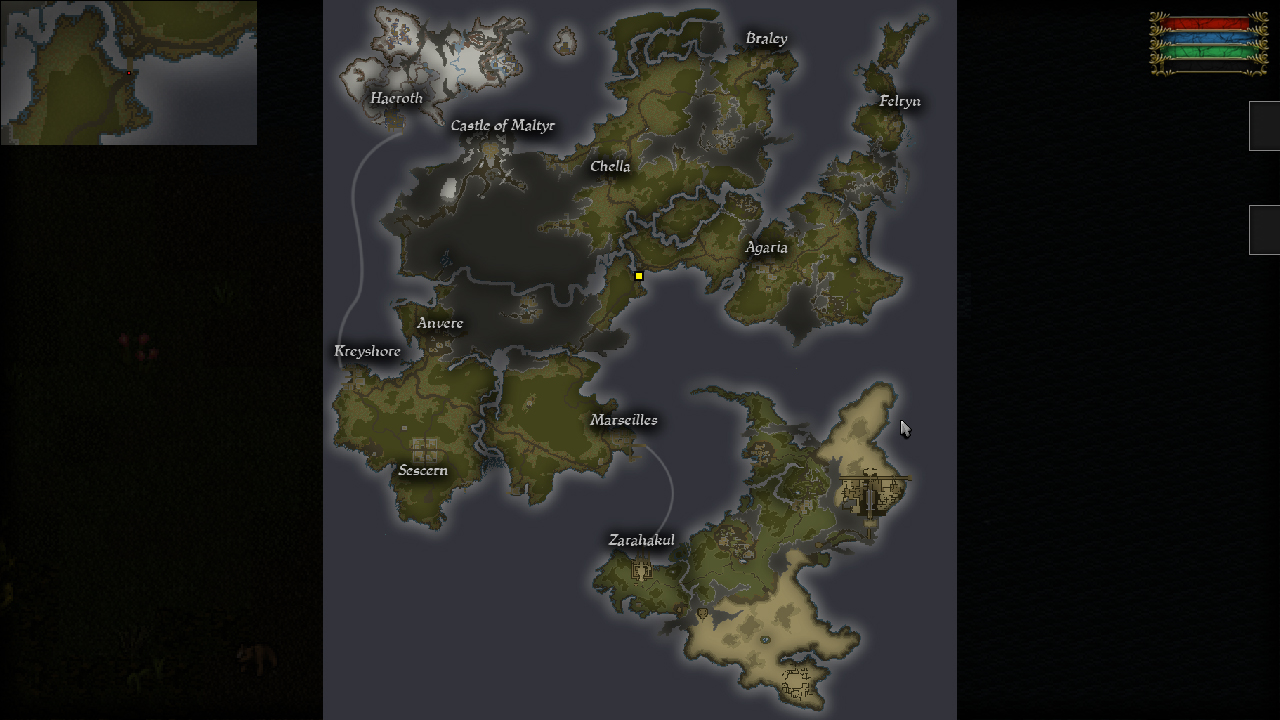Choose Castle of Maltyr on the world map

pyautogui.click(x=502, y=126)
